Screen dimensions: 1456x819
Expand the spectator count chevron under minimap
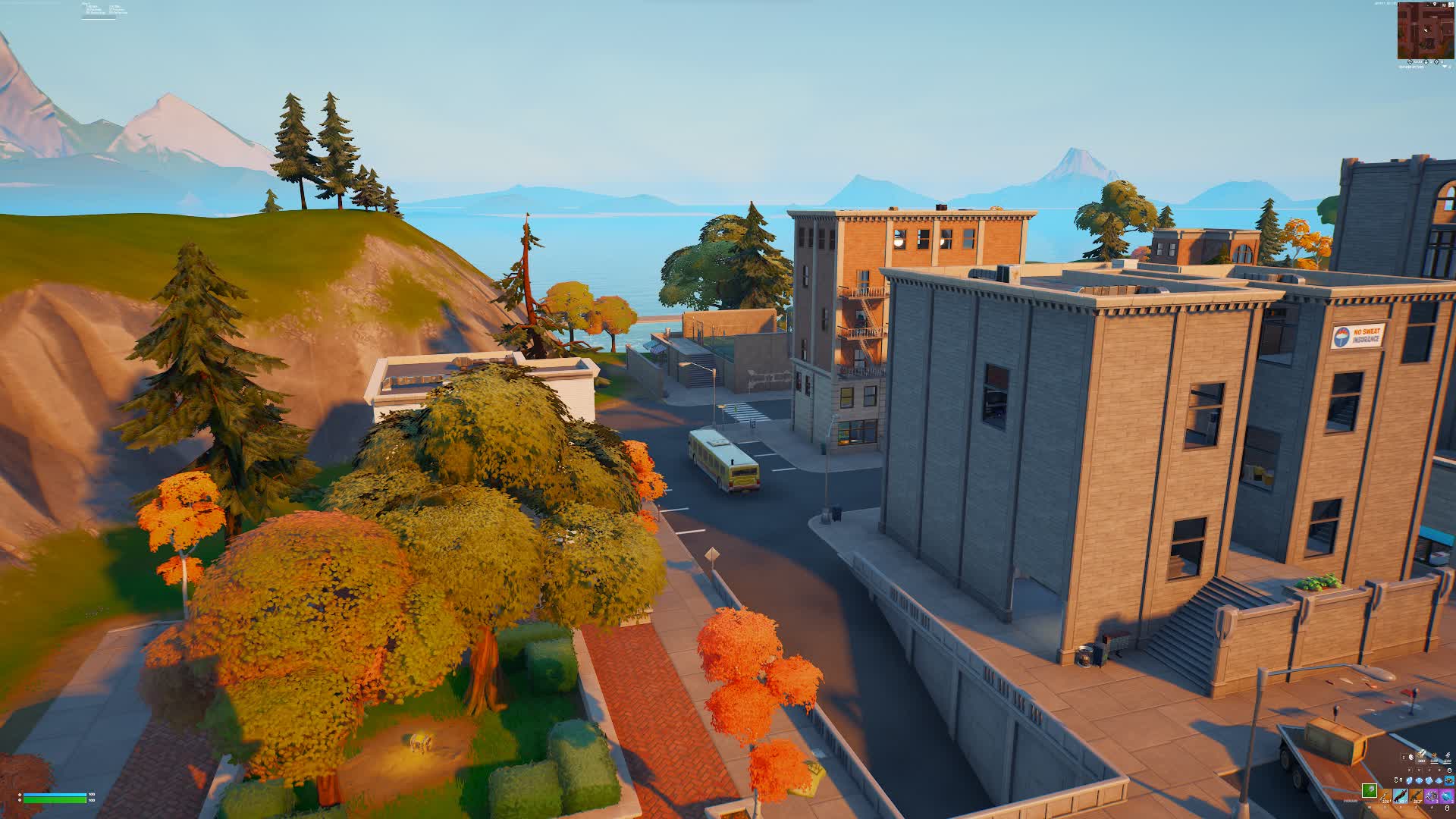(x=1445, y=67)
